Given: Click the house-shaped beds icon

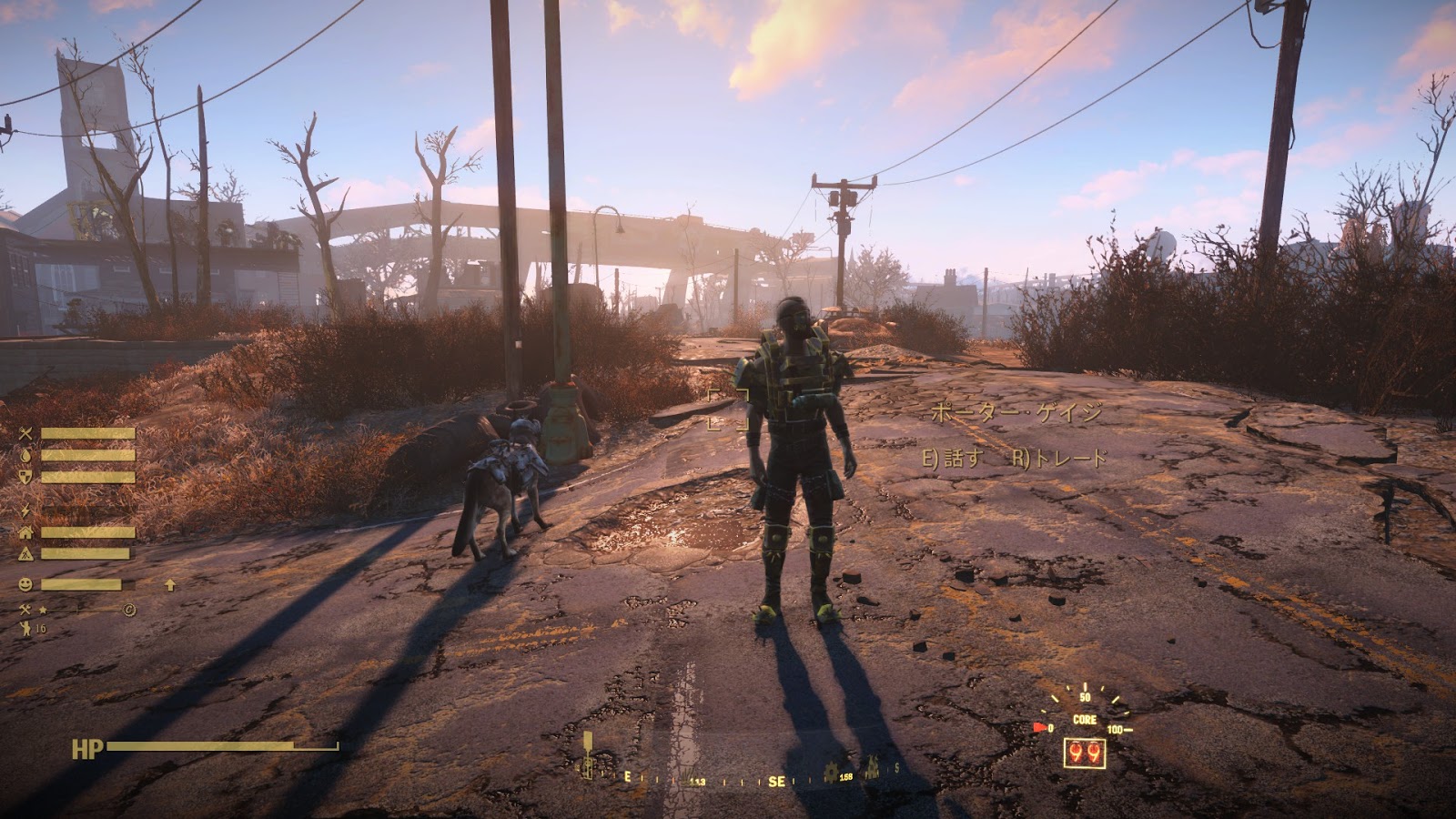Looking at the screenshot, I should click(x=25, y=532).
